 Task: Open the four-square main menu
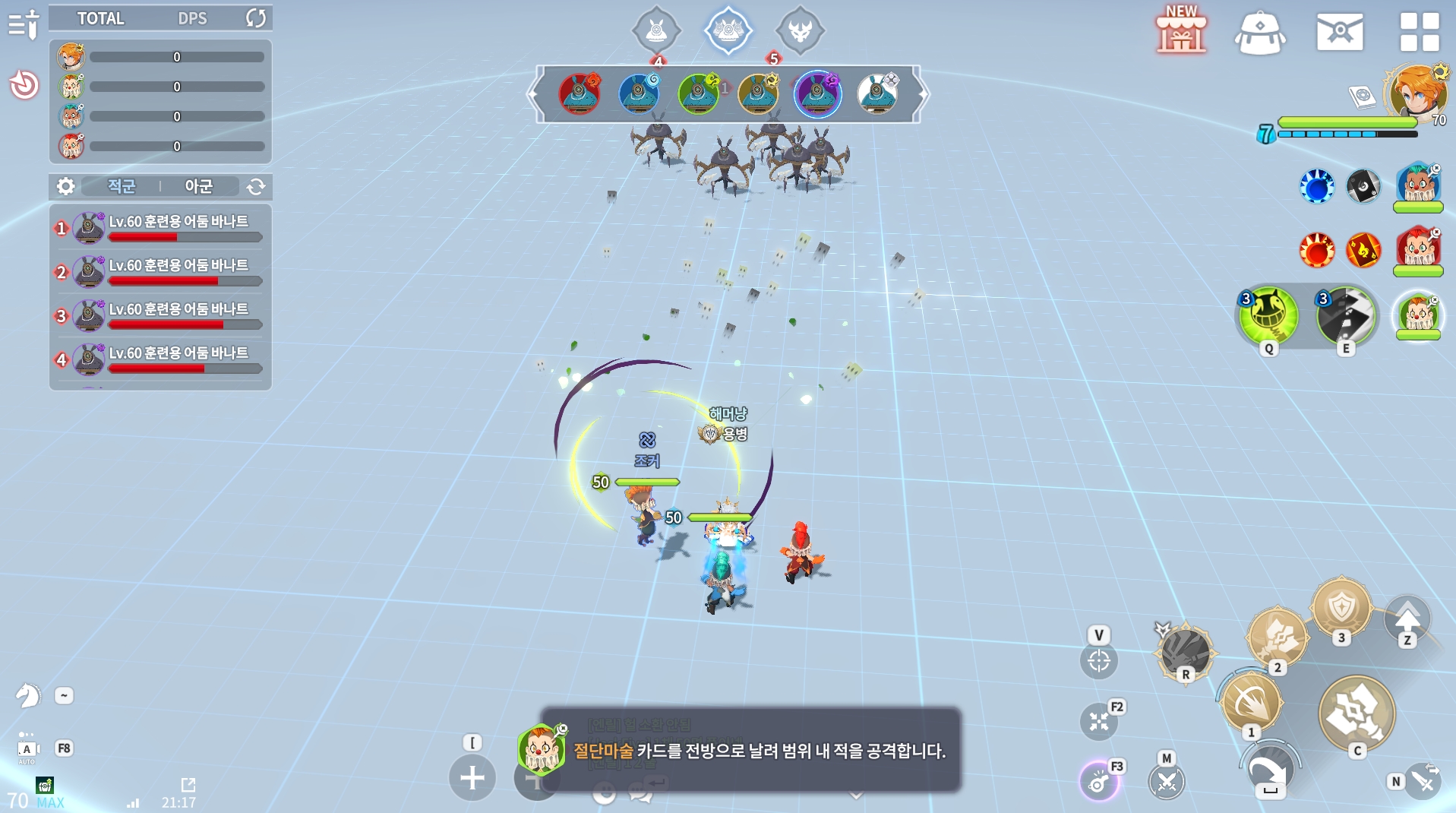tap(1419, 32)
